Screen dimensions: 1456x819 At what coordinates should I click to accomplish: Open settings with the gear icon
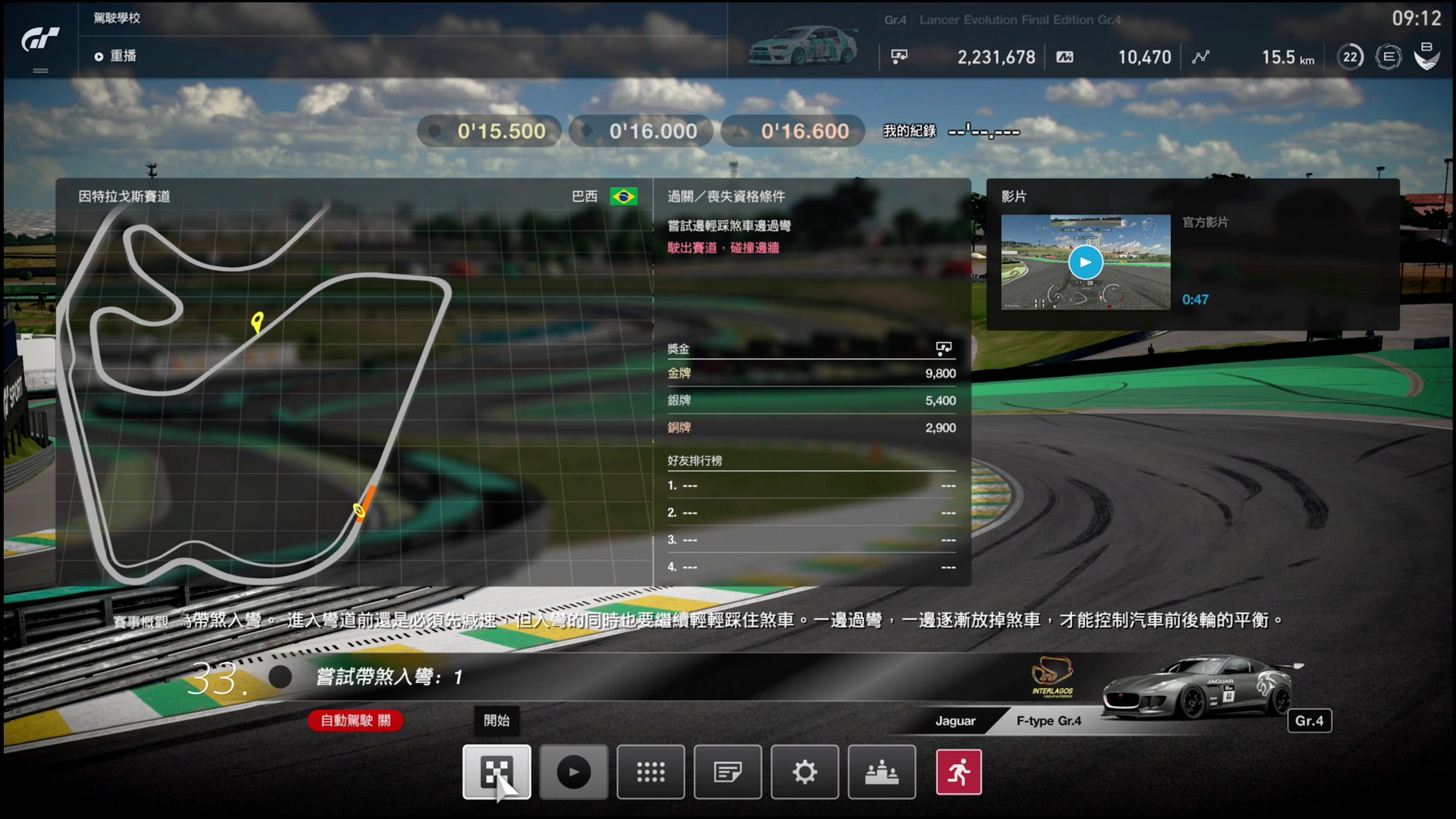tap(804, 772)
